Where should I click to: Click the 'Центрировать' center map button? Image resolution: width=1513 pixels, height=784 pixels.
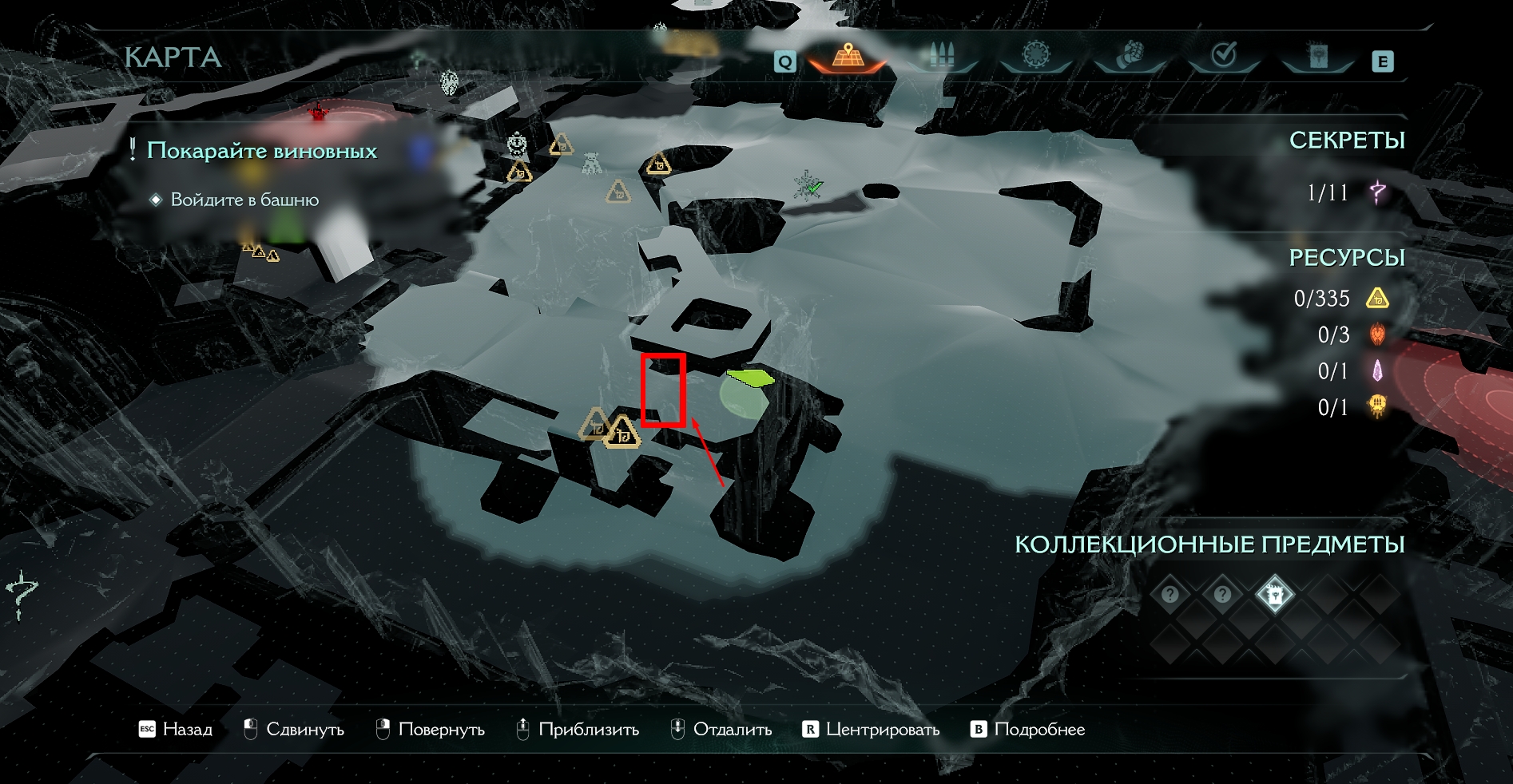coord(872,730)
